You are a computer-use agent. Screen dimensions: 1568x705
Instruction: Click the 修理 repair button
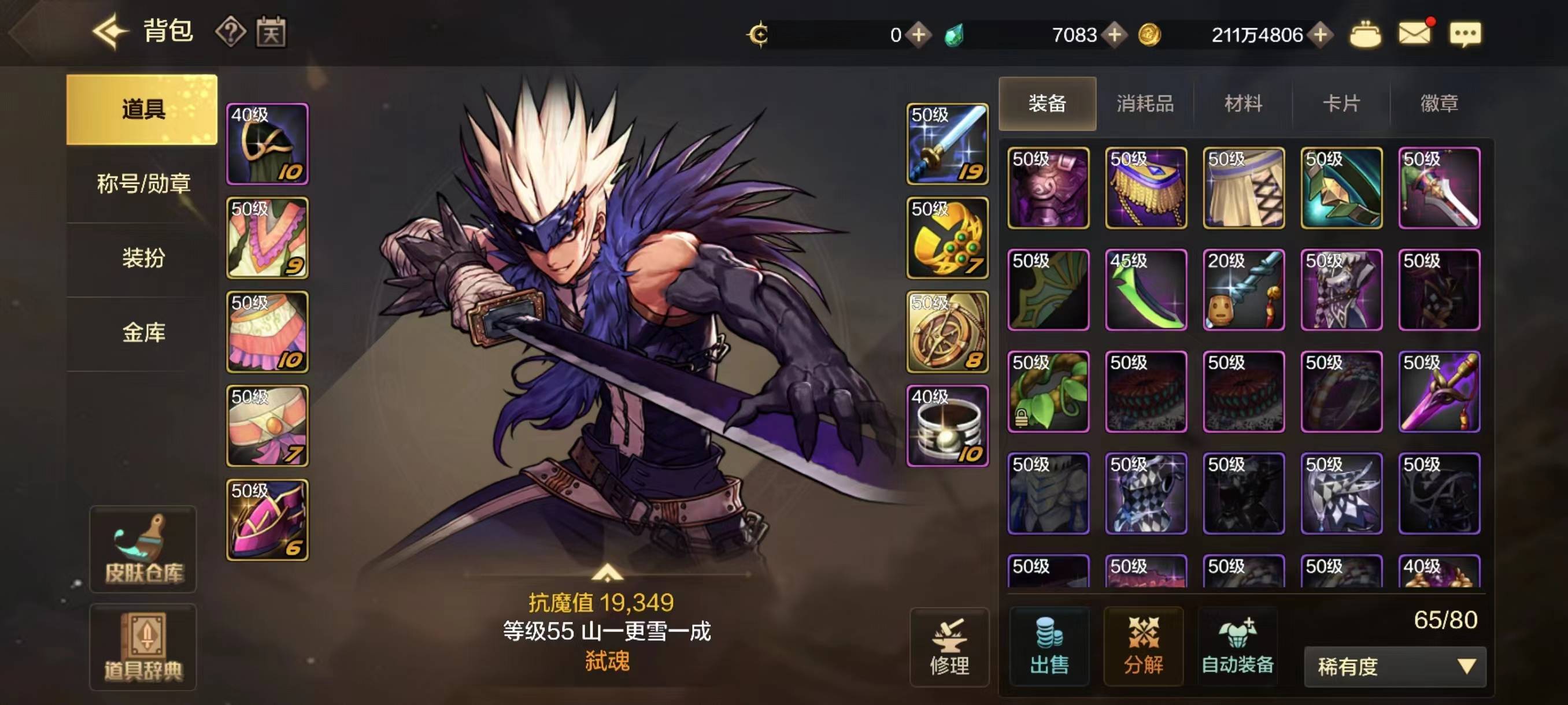949,647
